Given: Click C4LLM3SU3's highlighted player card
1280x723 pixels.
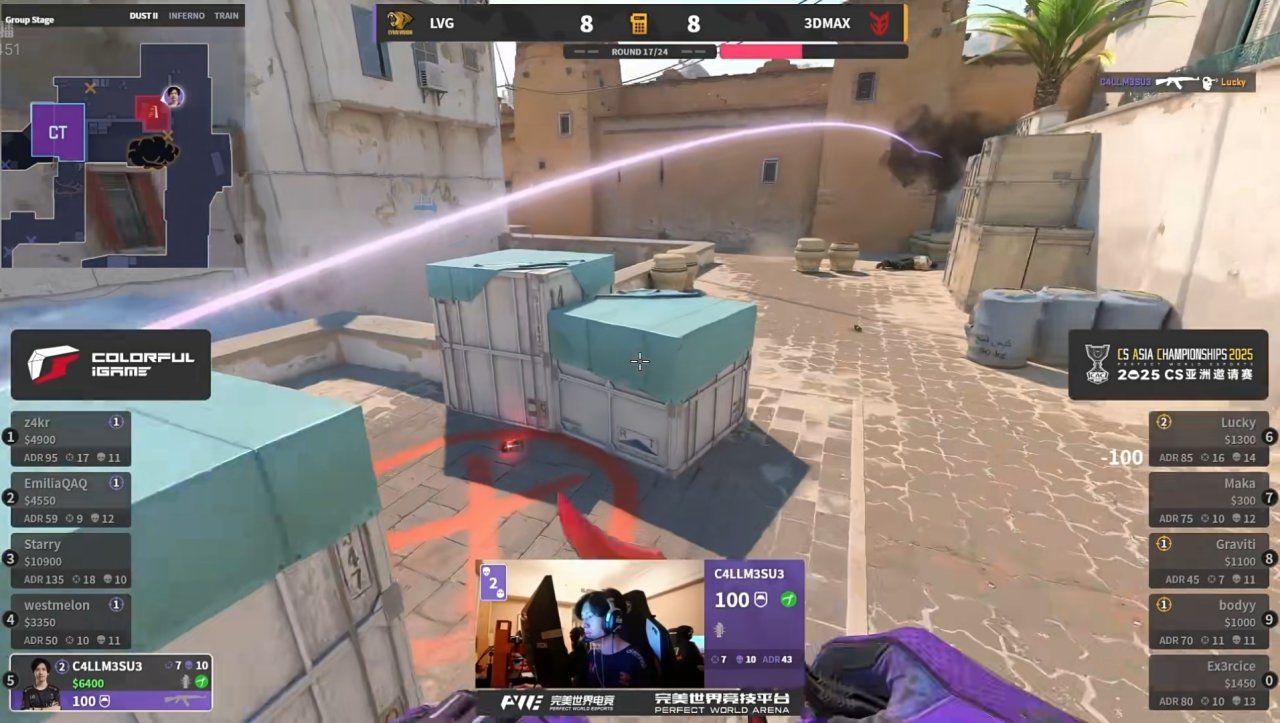Looking at the screenshot, I should tap(111, 682).
